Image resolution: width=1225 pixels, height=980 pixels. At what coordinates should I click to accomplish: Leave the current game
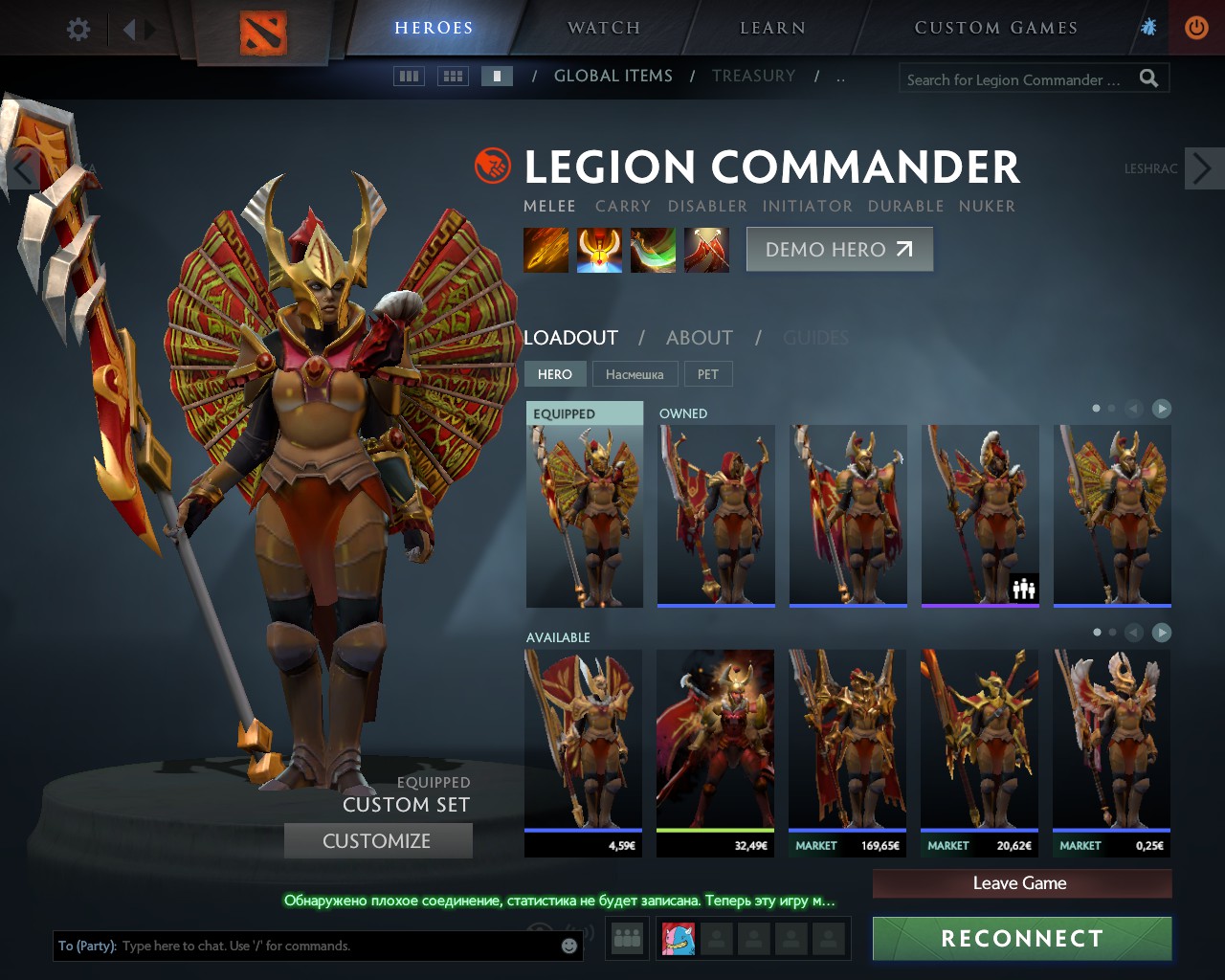tap(1021, 883)
